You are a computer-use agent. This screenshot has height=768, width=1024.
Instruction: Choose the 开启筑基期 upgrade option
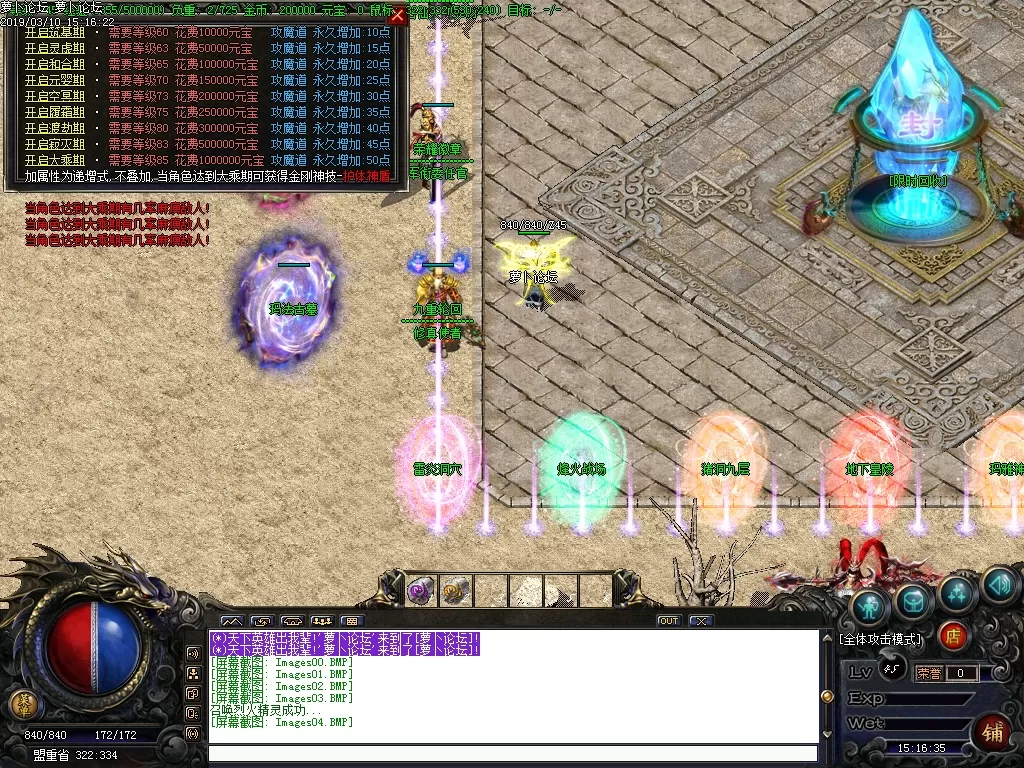coord(57,32)
